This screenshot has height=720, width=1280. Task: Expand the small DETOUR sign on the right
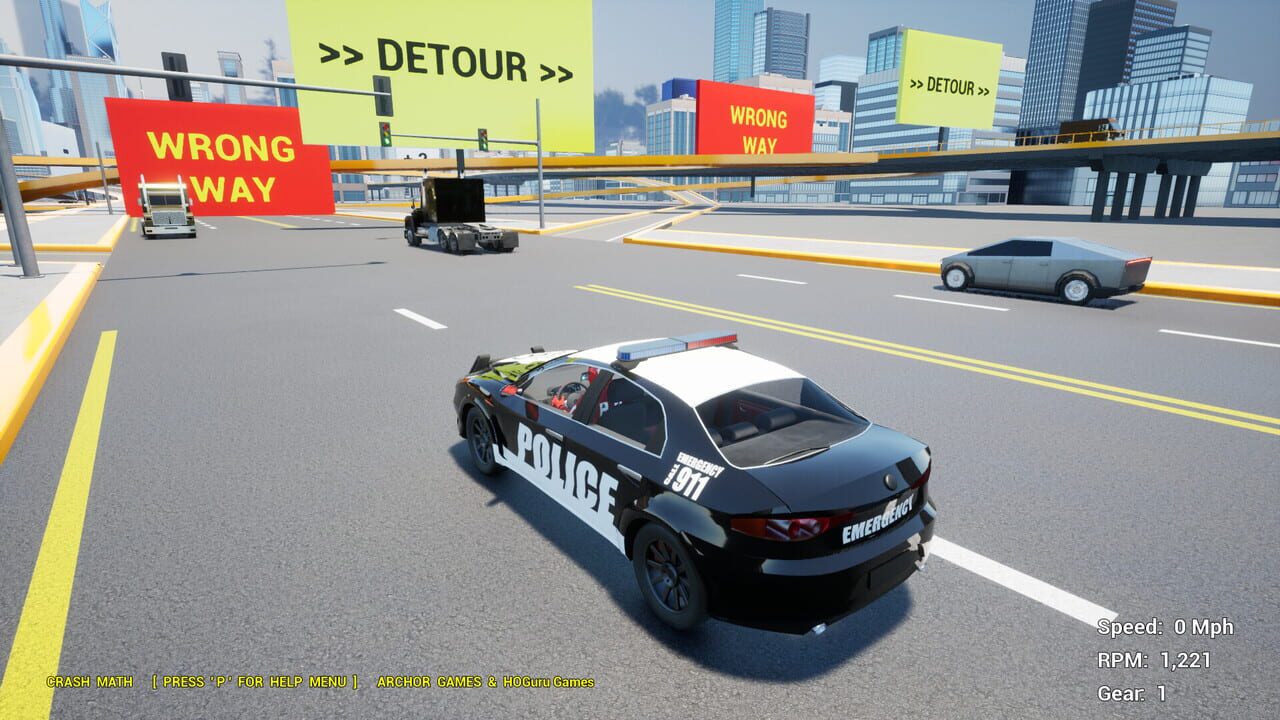click(947, 87)
